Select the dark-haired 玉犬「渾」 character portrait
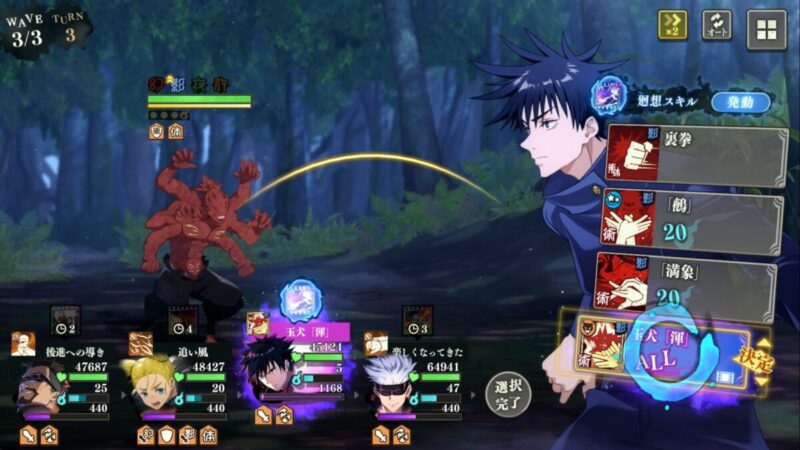Screen dimensions: 800x450 click(x=270, y=375)
